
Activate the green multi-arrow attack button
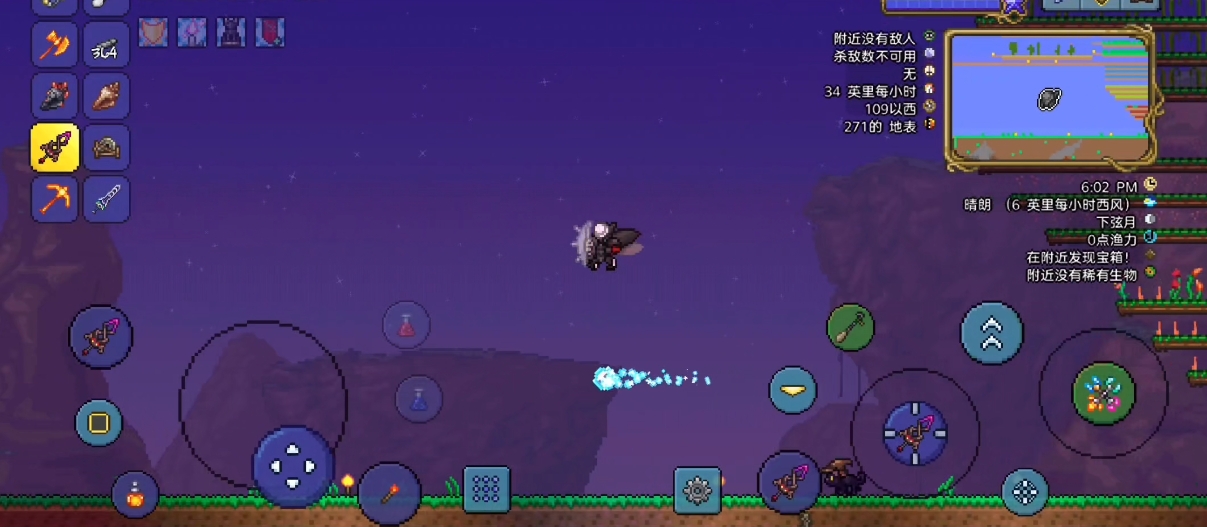pos(1103,393)
